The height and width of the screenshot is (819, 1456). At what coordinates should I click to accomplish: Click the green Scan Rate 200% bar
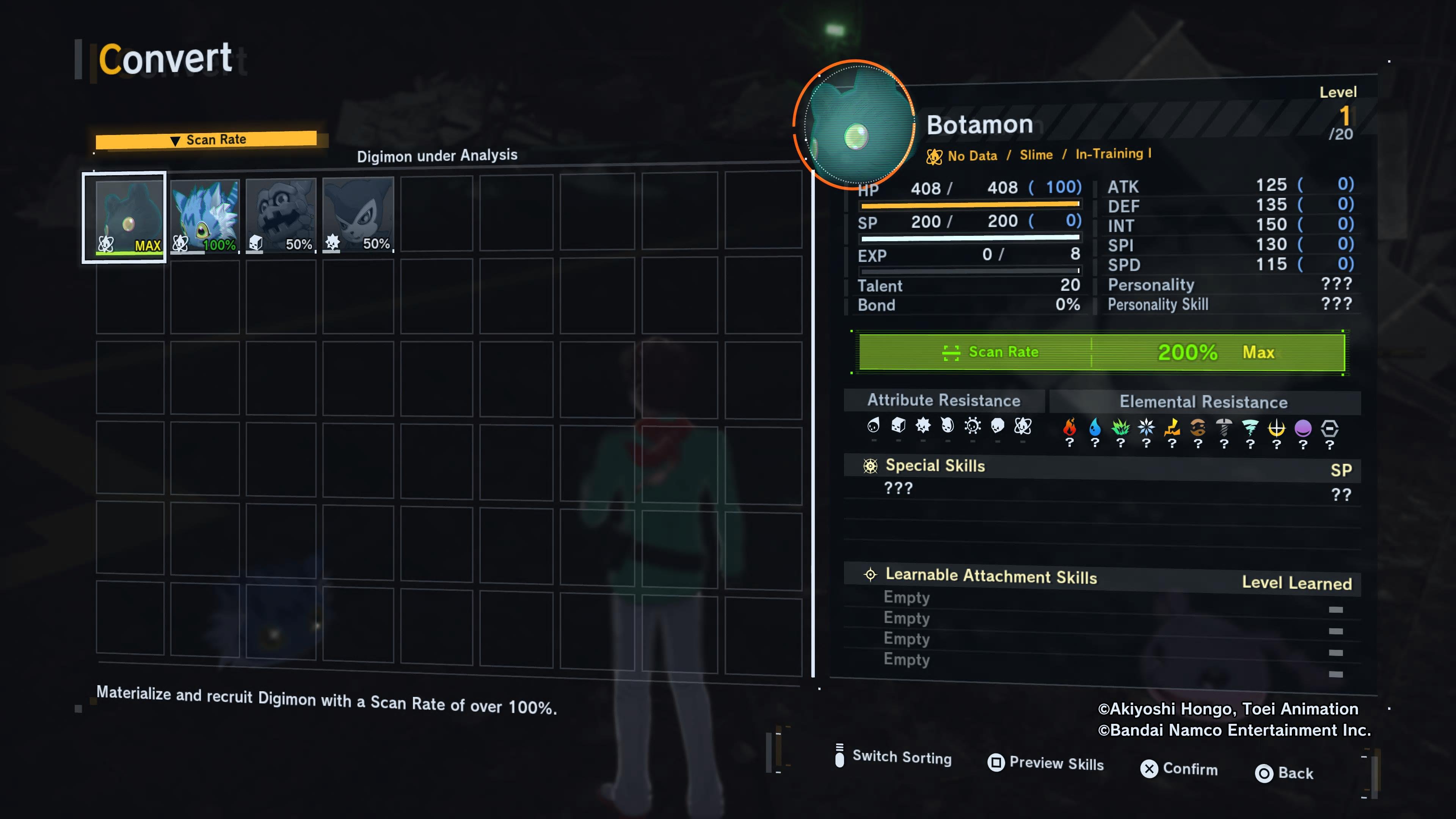click(1101, 352)
